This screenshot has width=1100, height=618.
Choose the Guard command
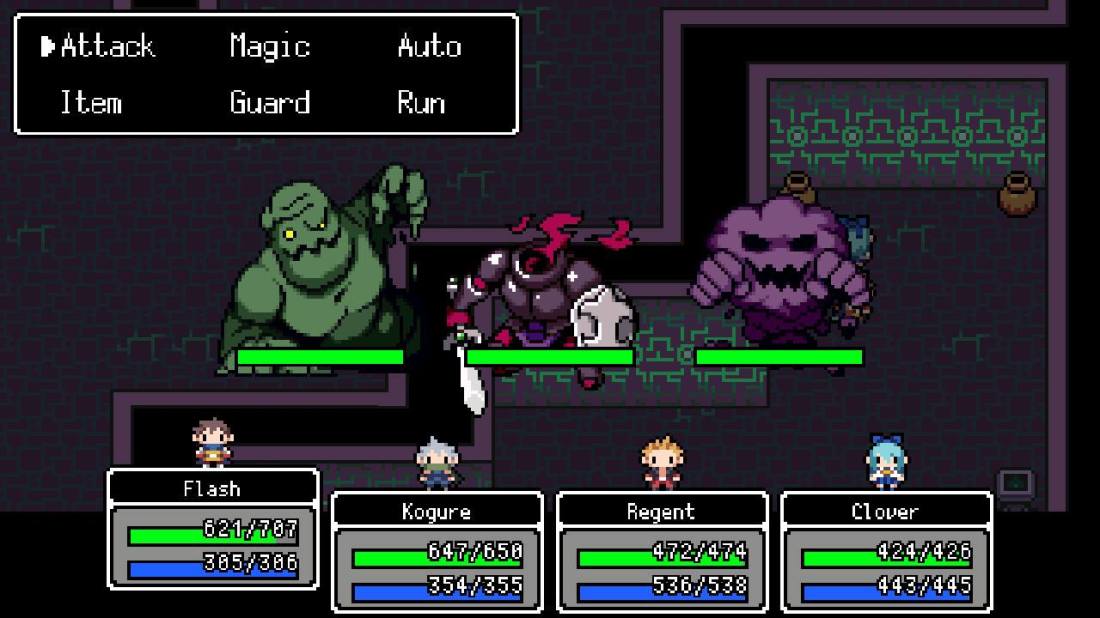coord(269,102)
